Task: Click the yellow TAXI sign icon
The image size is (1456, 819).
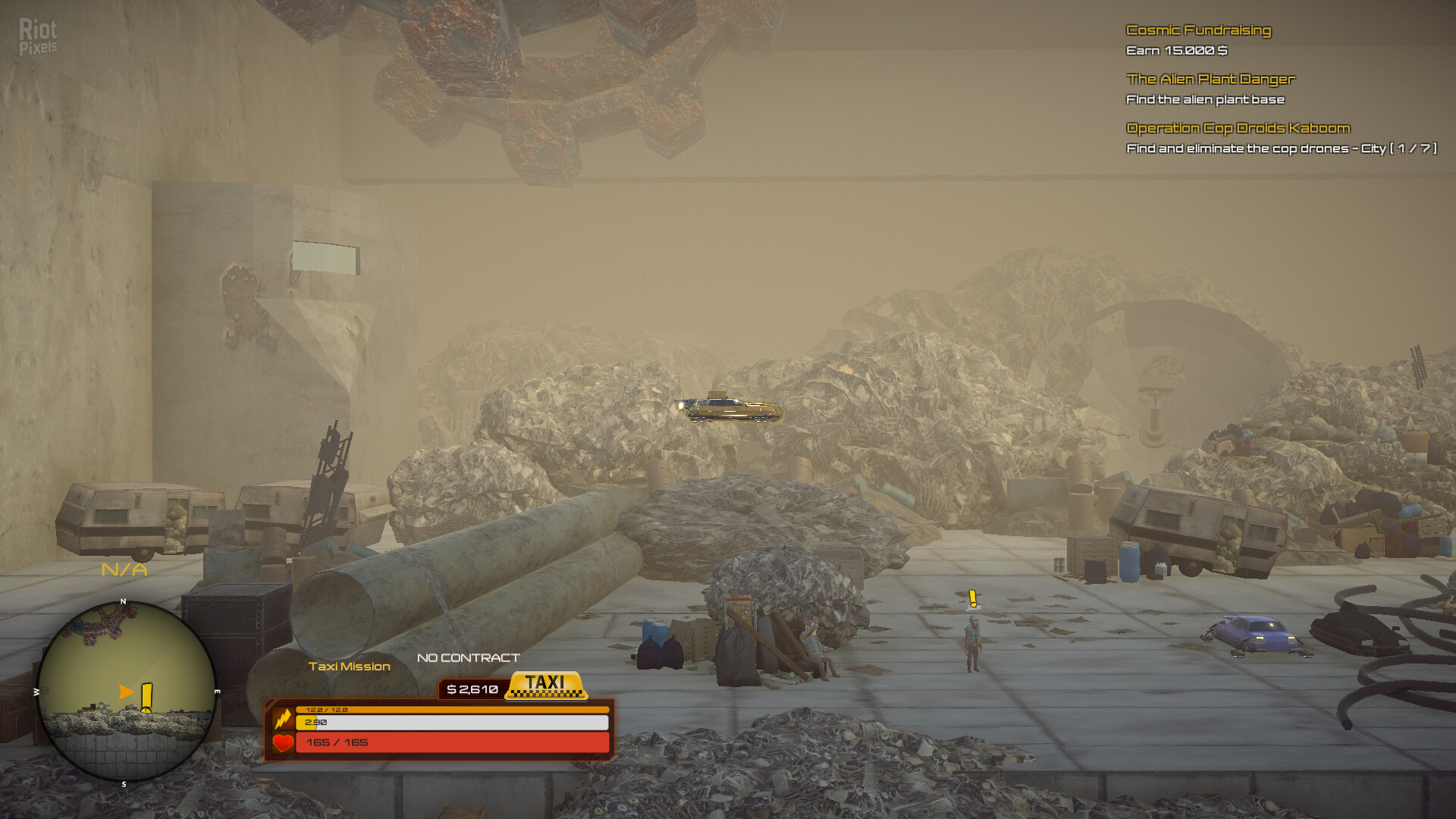Action: point(545,684)
